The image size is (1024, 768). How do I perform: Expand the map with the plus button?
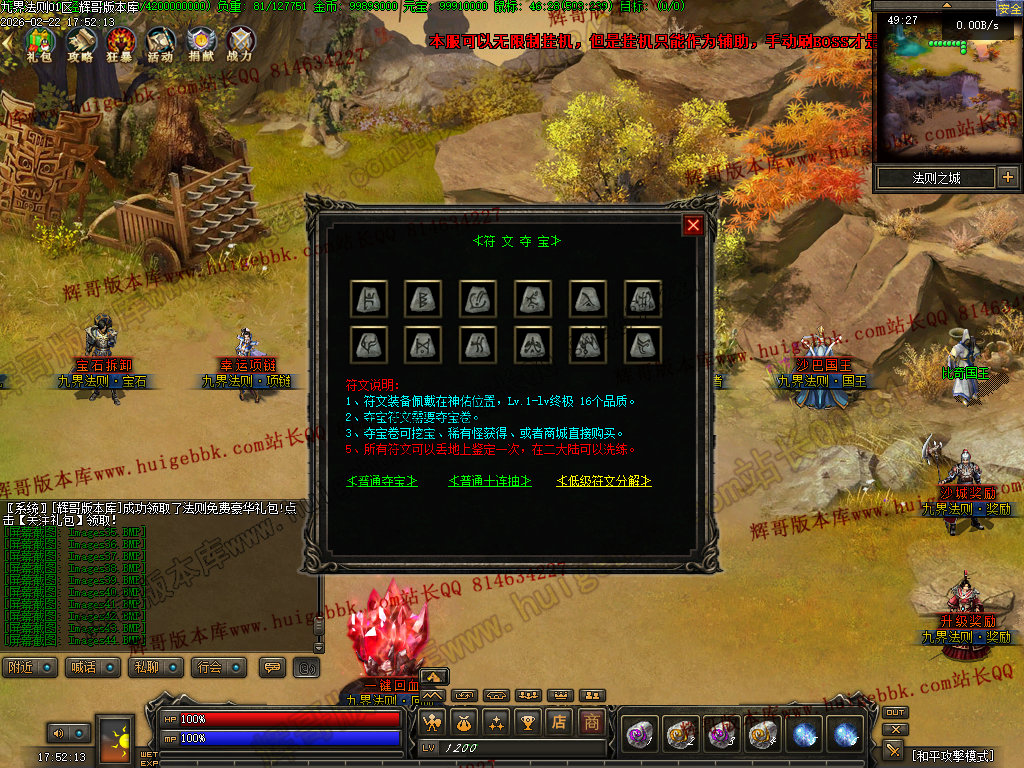[x=1007, y=178]
